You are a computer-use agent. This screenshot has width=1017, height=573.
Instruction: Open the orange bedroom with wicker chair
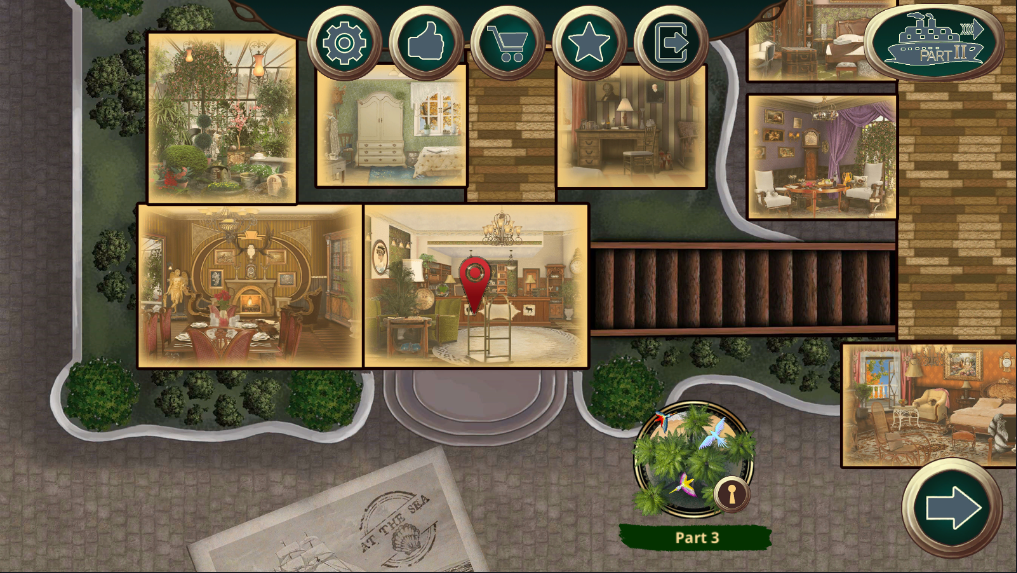(928, 404)
